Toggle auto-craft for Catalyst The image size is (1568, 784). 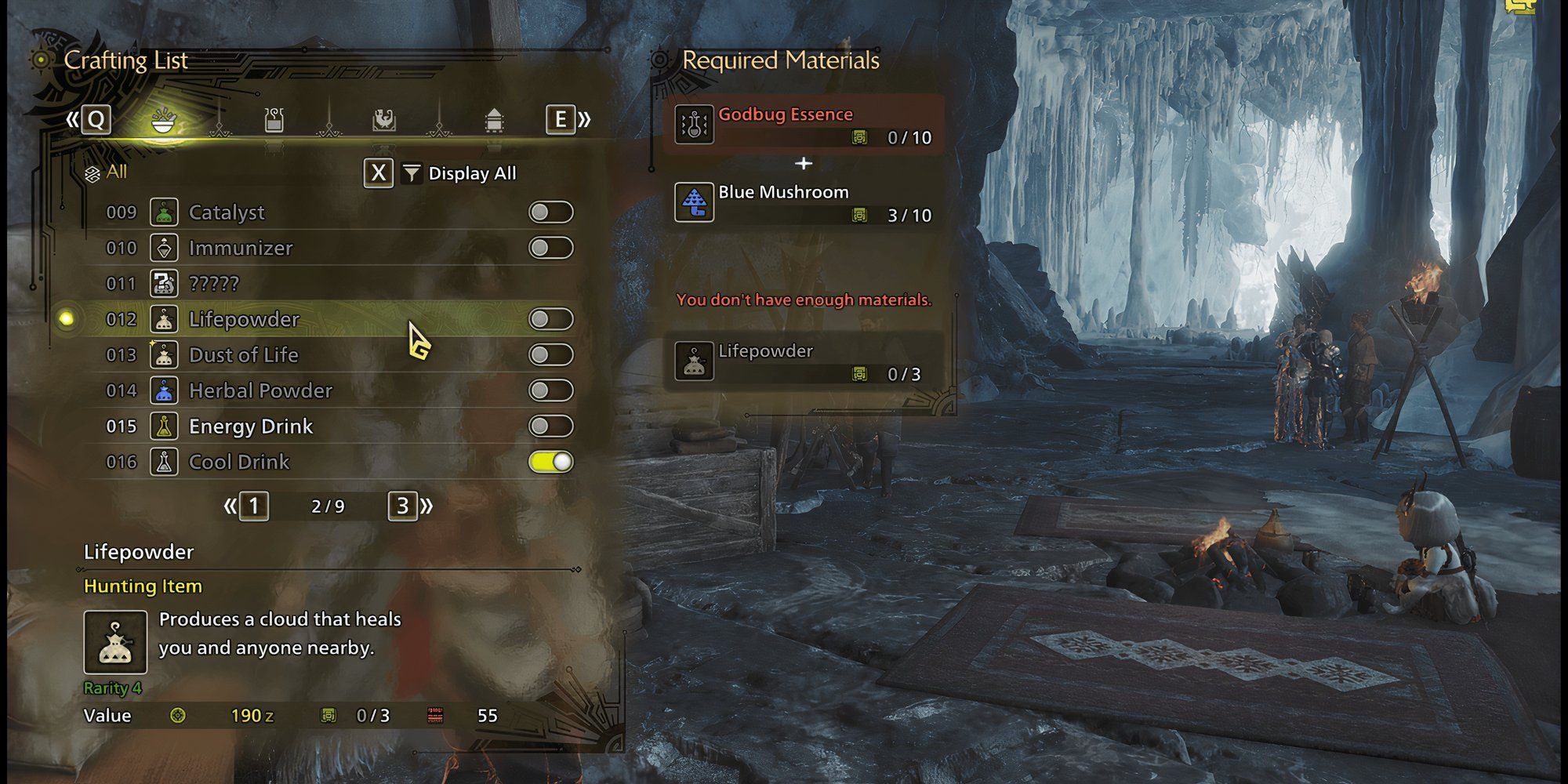(550, 212)
